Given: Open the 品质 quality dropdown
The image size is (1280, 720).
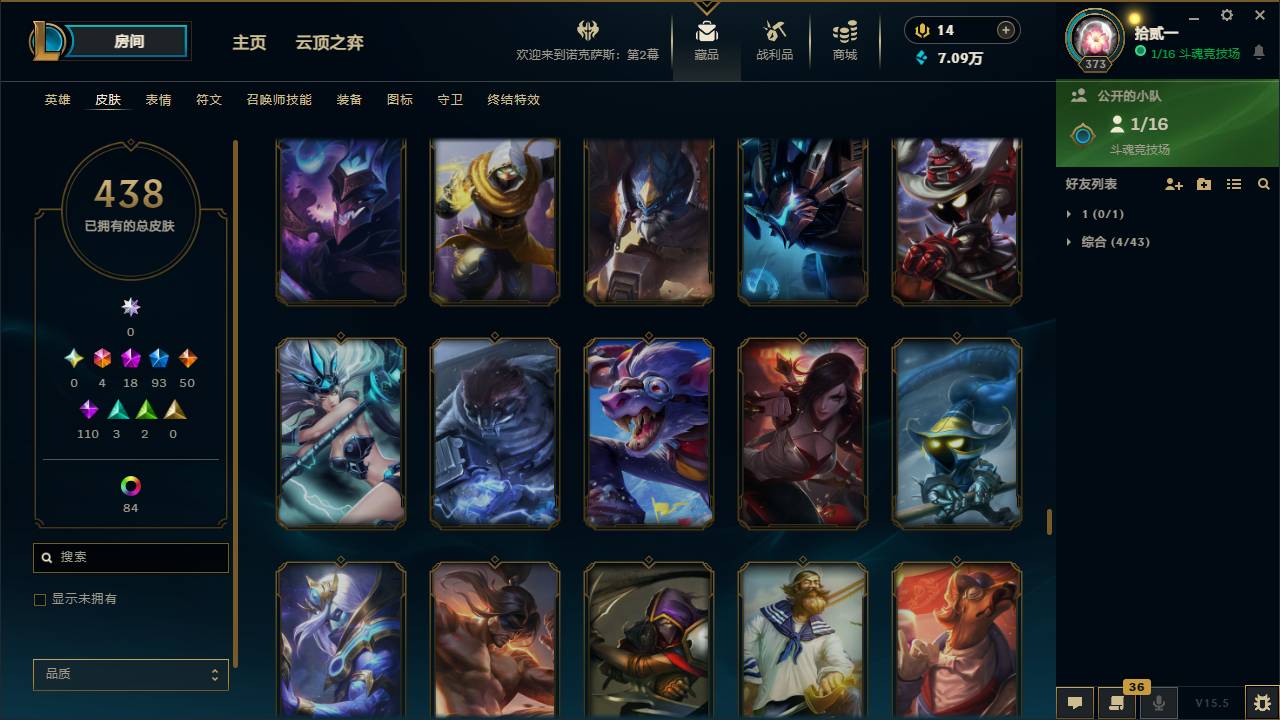Looking at the screenshot, I should tap(130, 674).
